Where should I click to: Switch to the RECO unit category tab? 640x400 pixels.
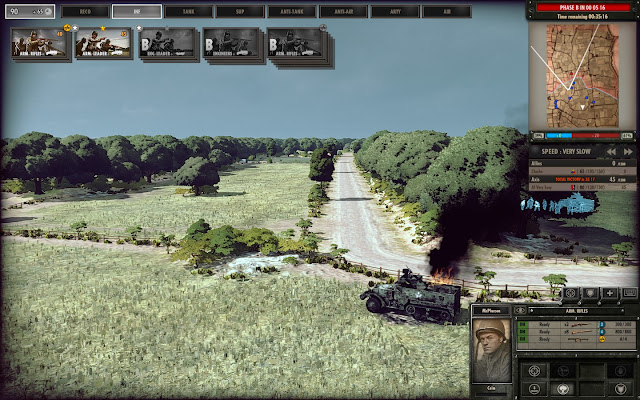pyautogui.click(x=84, y=12)
